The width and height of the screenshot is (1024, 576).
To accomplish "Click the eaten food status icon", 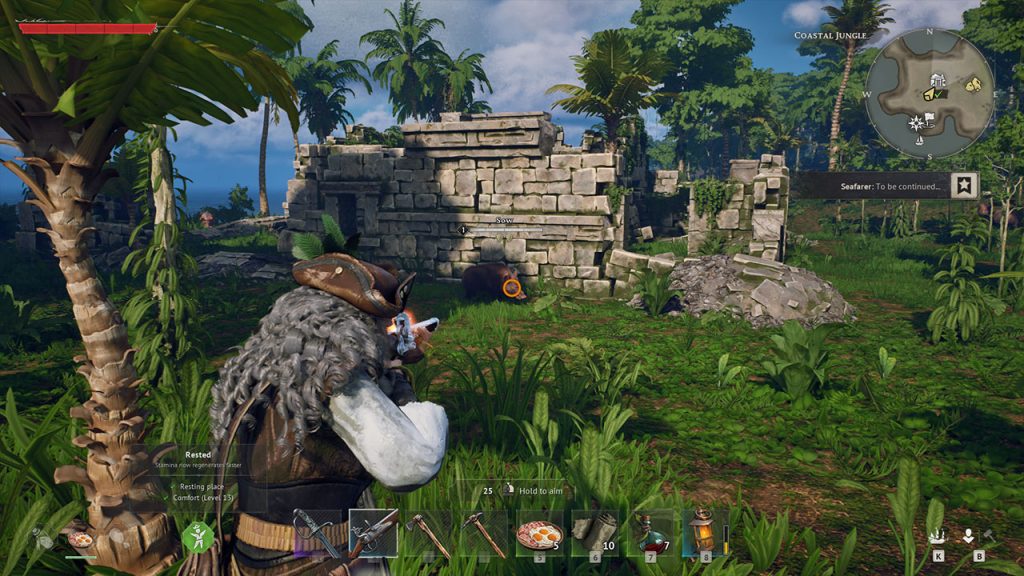I will [x=78, y=539].
